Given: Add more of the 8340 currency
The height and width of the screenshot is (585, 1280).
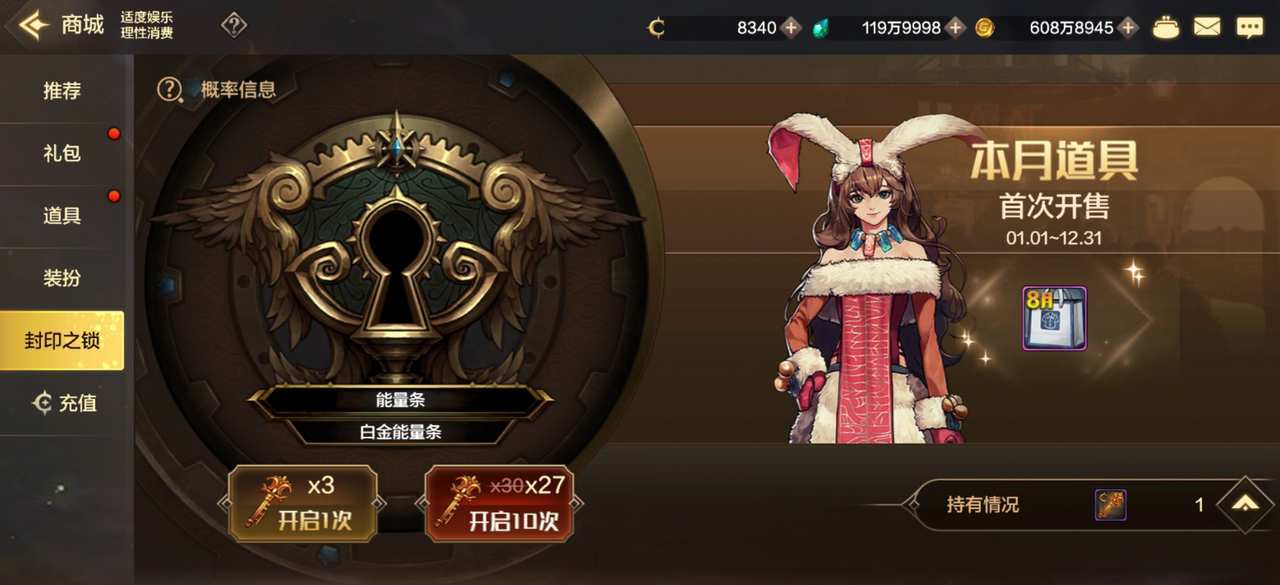Looking at the screenshot, I should click(791, 28).
